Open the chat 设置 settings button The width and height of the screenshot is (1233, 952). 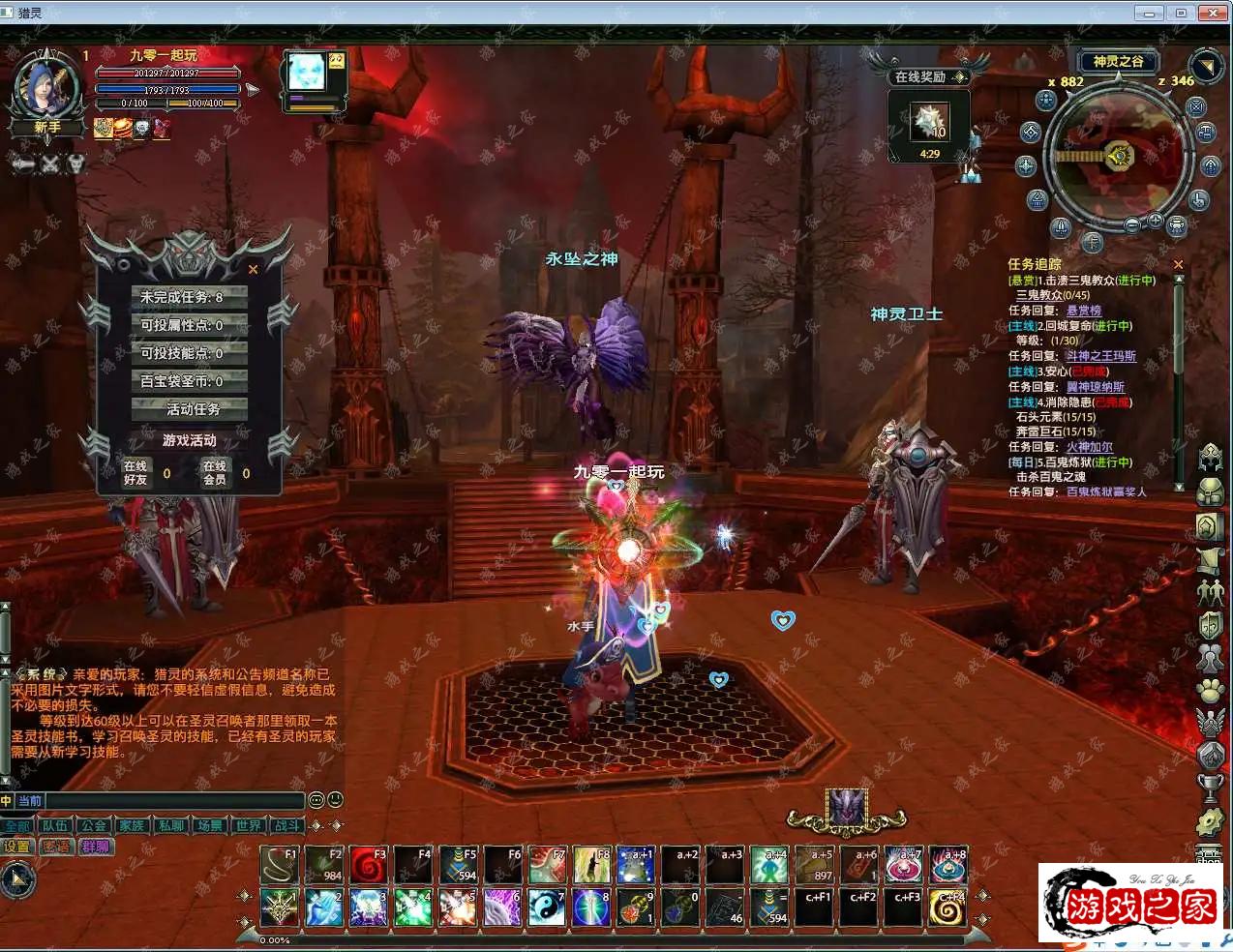tap(17, 847)
